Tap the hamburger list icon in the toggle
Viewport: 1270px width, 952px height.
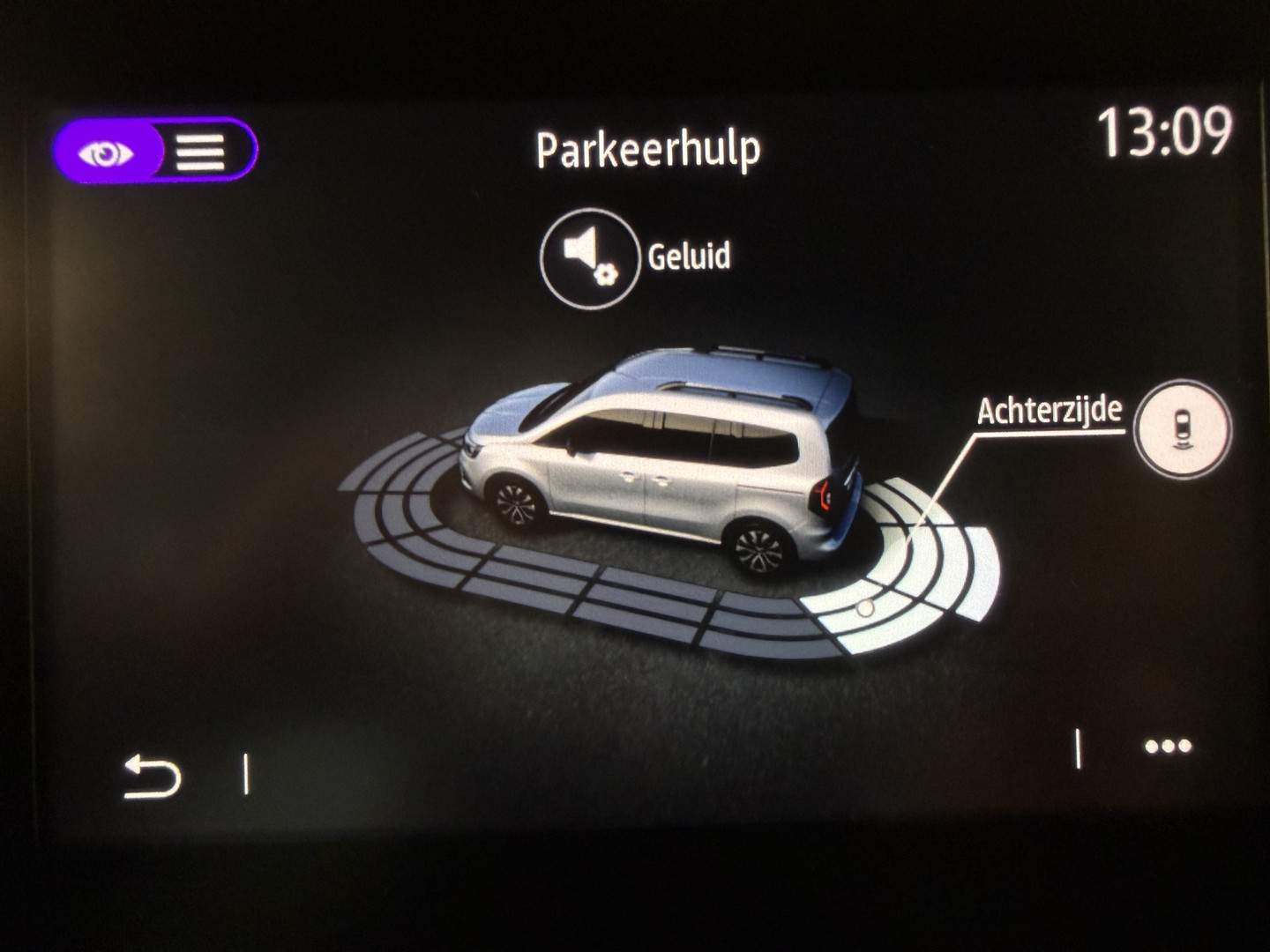click(201, 152)
